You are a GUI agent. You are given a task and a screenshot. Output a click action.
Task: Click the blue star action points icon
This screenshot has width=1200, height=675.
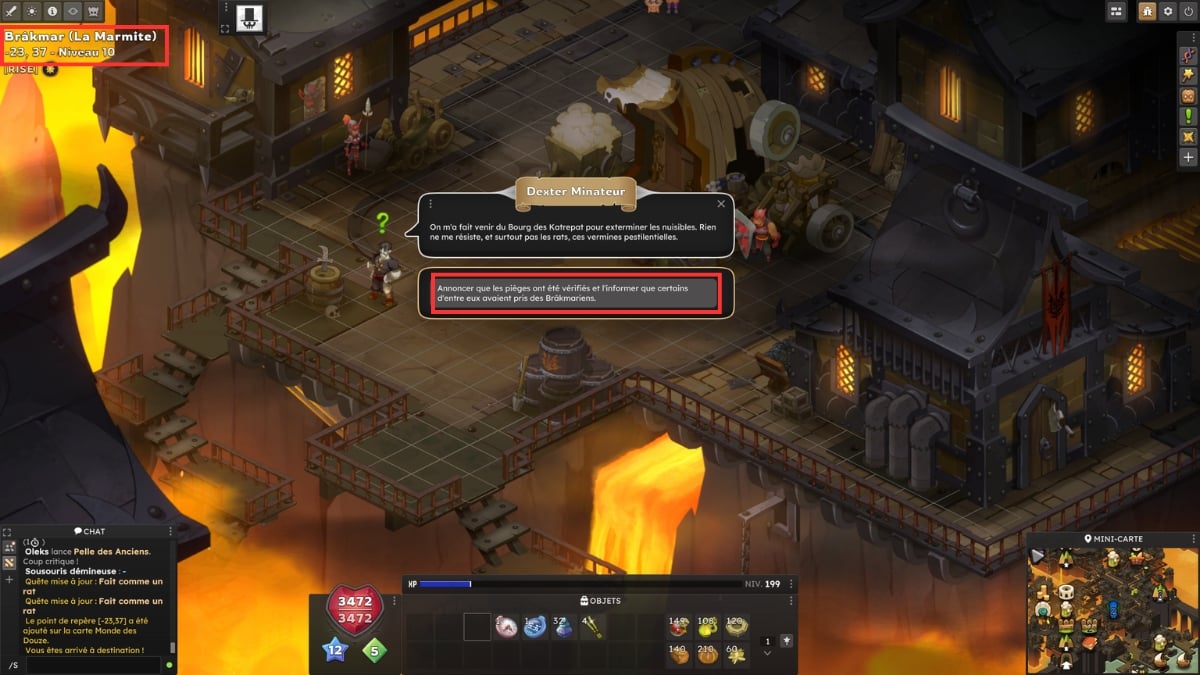[334, 652]
